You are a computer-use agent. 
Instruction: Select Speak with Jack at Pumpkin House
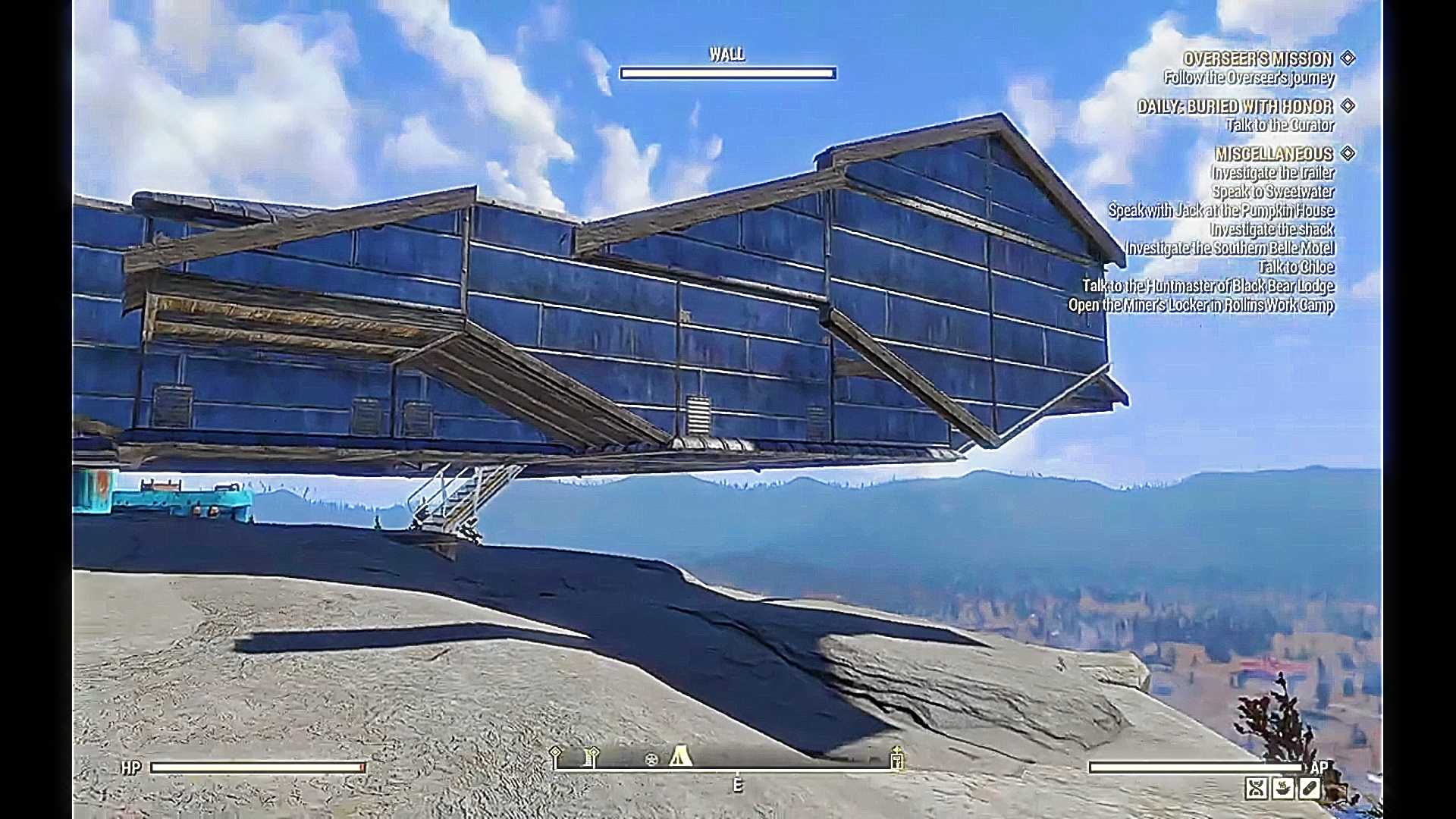[1221, 211]
